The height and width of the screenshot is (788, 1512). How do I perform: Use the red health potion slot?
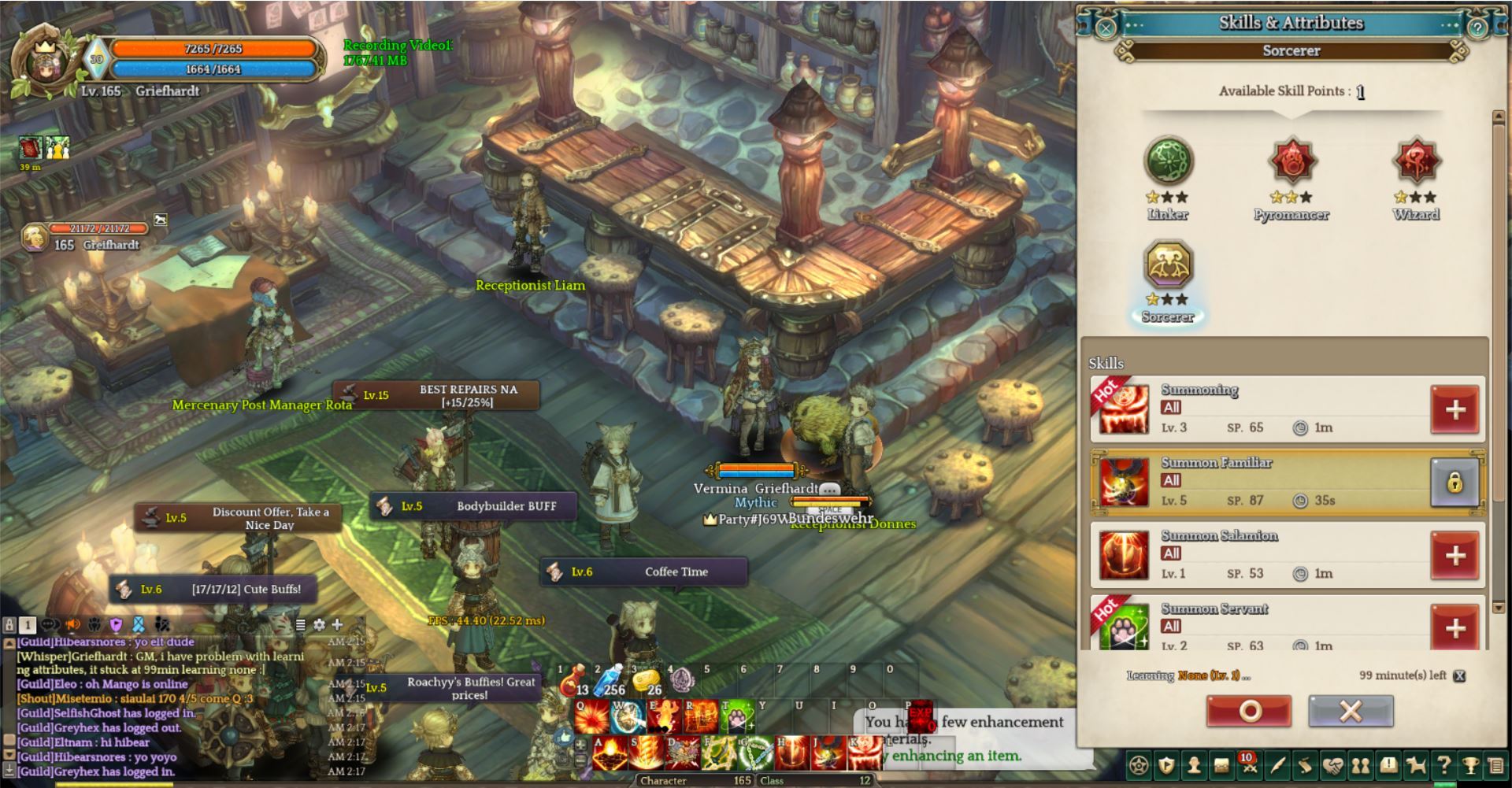(573, 683)
